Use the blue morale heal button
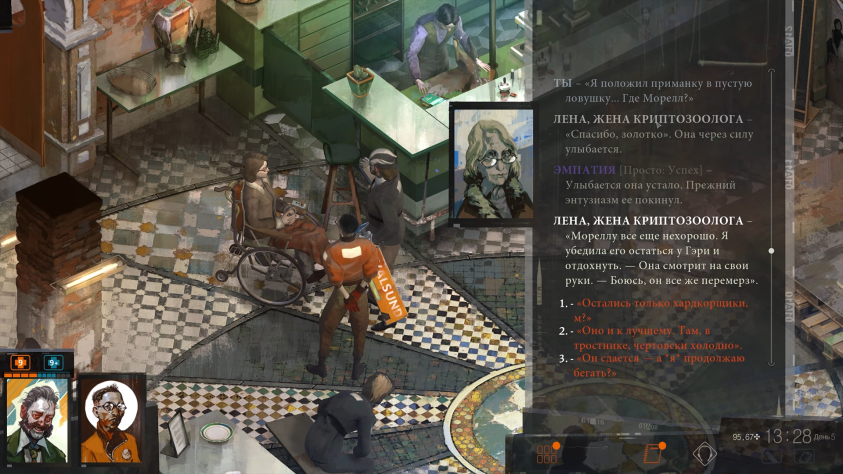Screen dimensions: 843x474 [53, 362]
